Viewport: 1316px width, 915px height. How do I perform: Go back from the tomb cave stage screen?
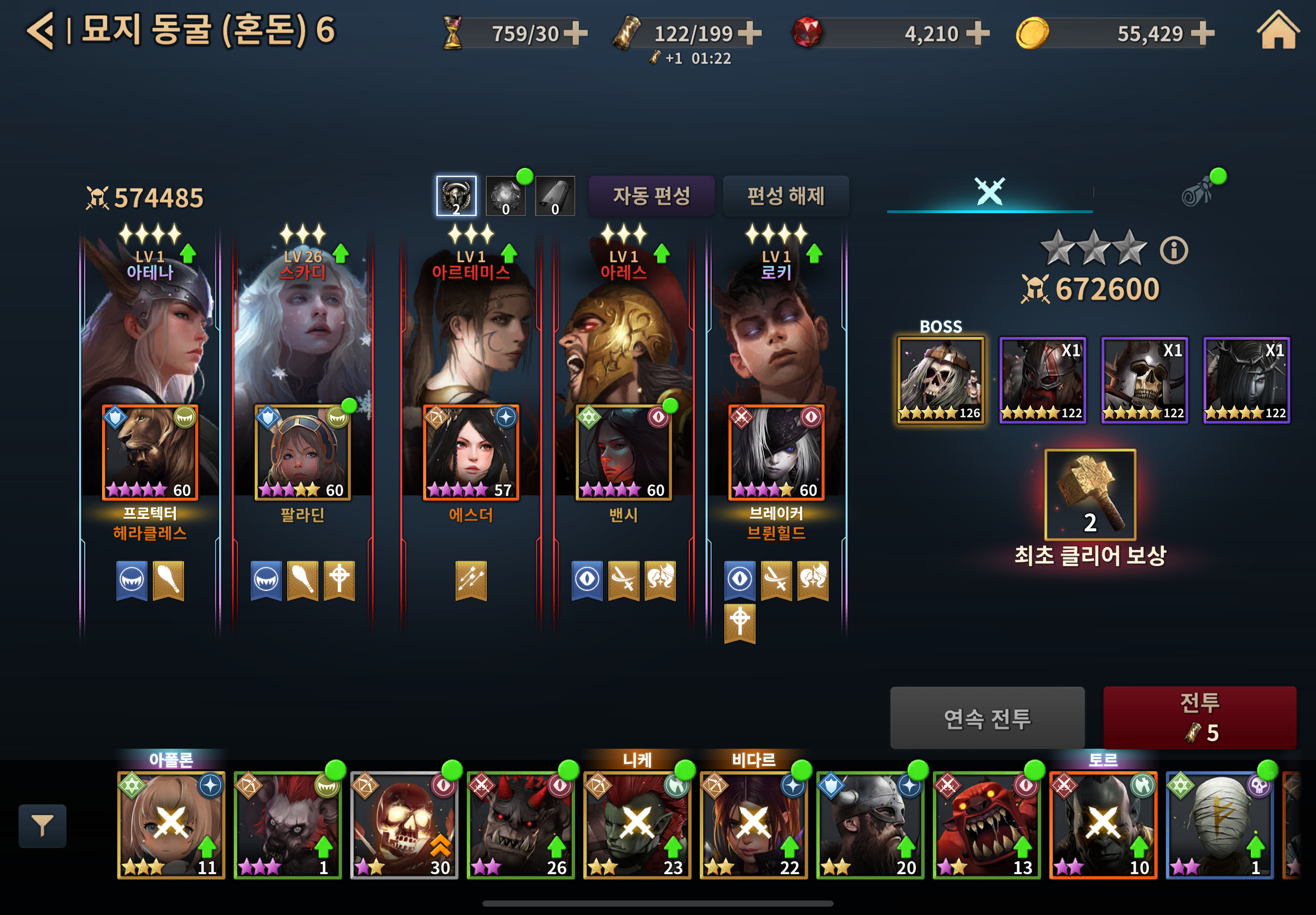click(41, 30)
